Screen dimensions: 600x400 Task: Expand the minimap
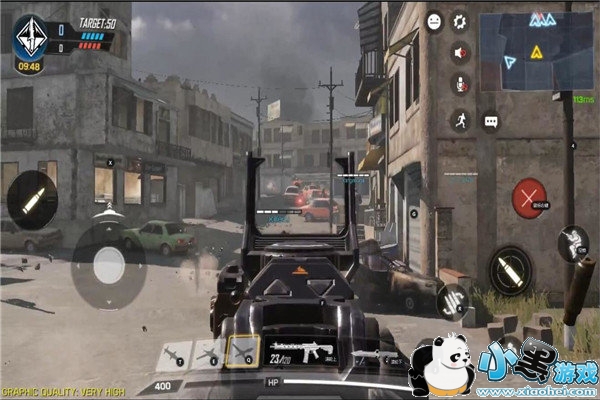tap(533, 51)
